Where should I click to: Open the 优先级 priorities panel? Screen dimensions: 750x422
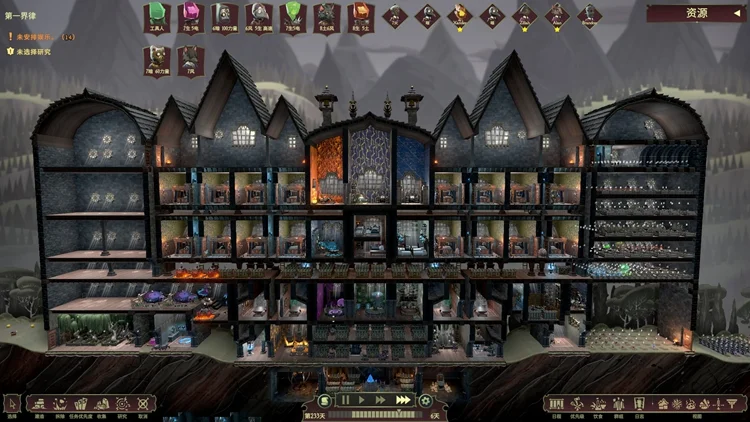coord(577,404)
